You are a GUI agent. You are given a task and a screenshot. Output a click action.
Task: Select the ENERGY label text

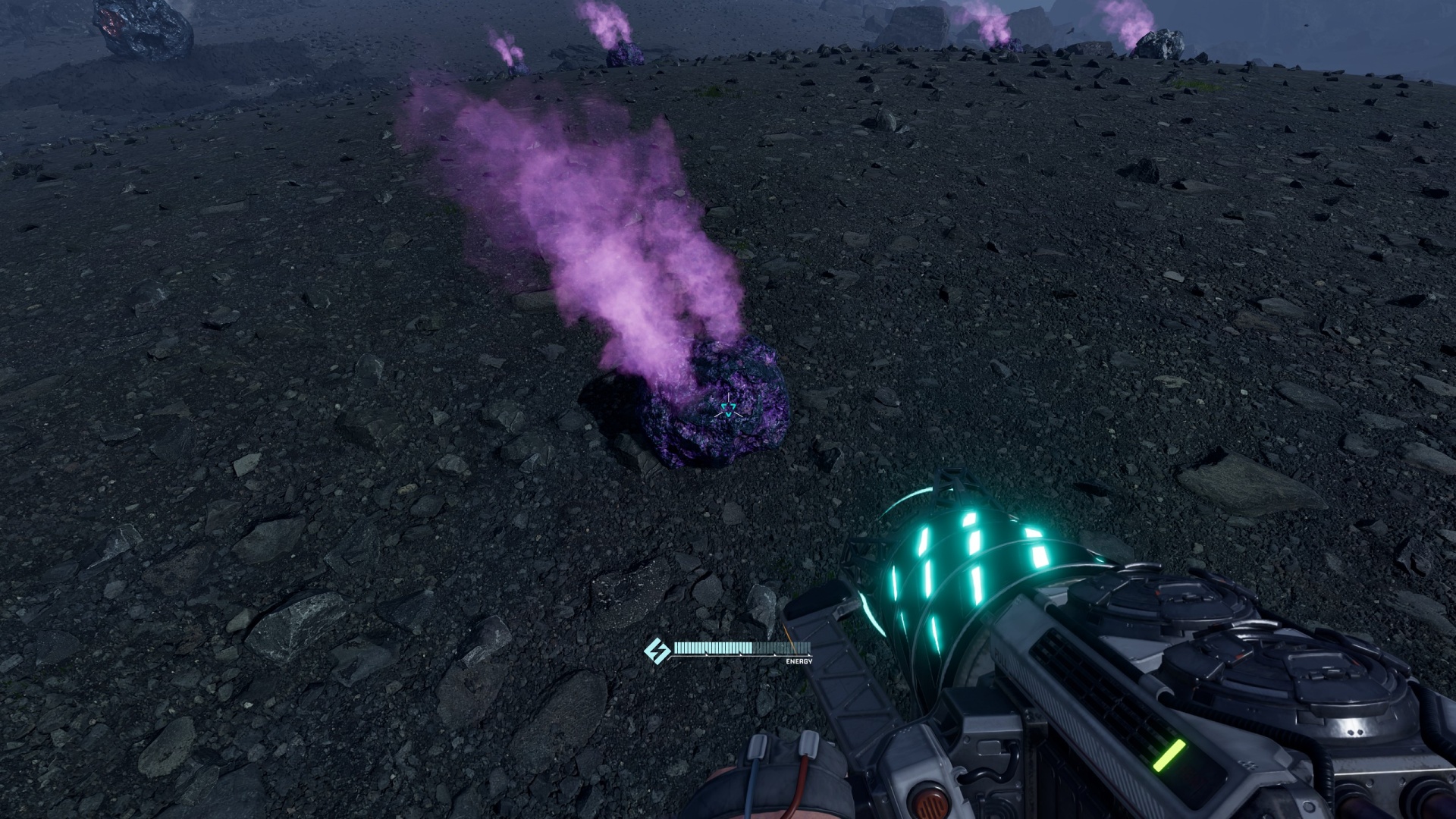coord(797,661)
